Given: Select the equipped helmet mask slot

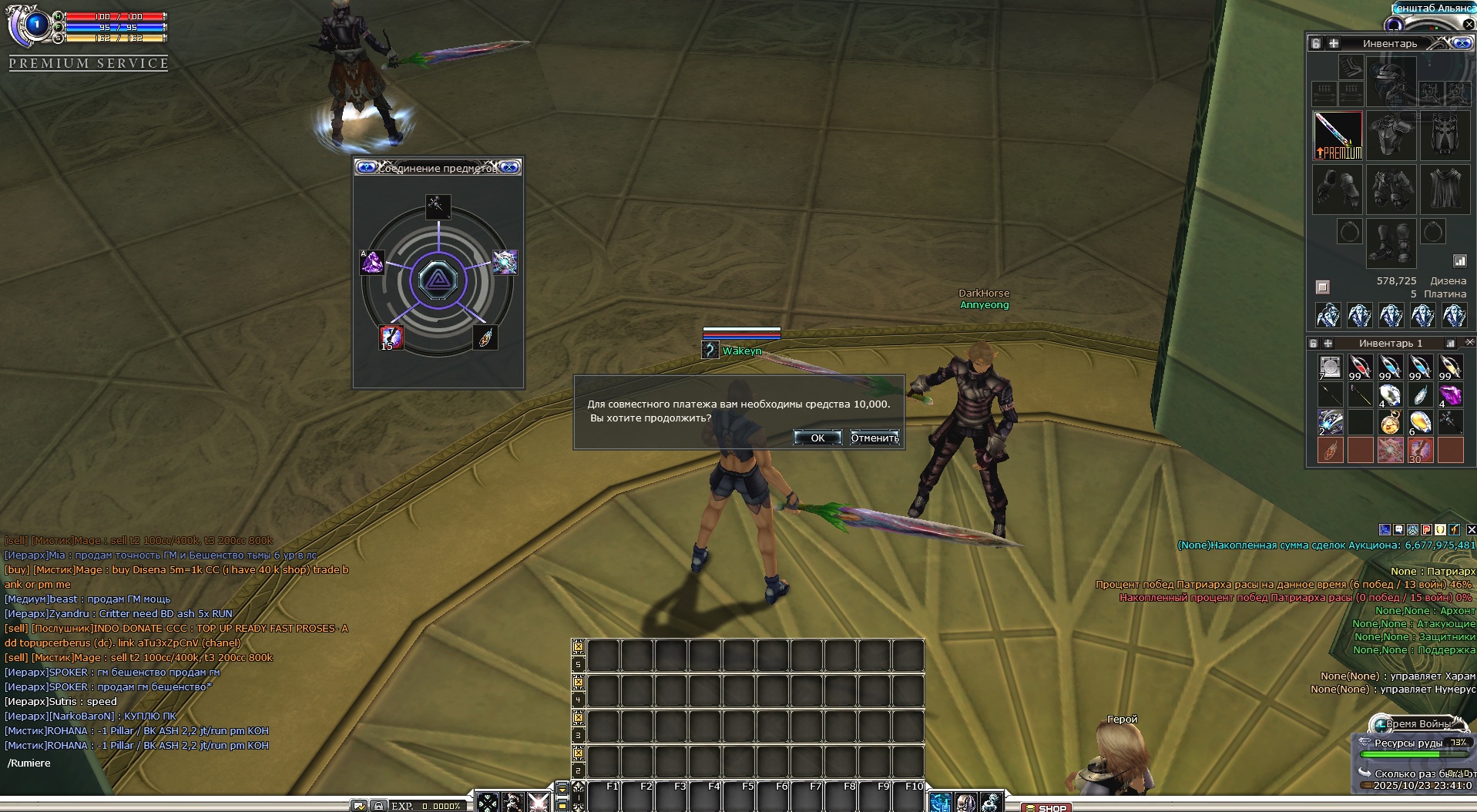Looking at the screenshot, I should click(x=1445, y=136).
